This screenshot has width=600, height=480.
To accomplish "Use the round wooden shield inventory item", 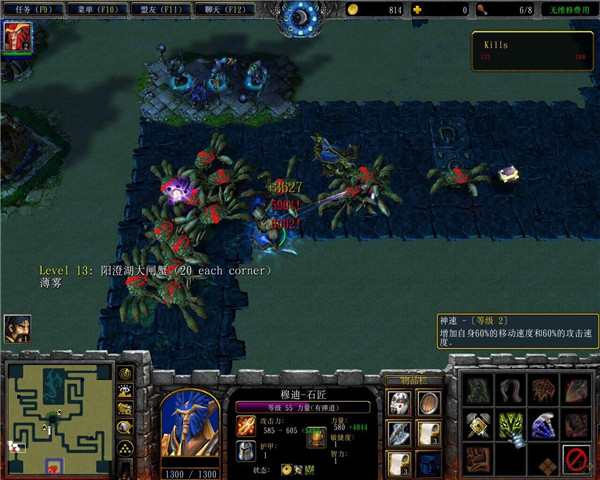I will 427,403.
